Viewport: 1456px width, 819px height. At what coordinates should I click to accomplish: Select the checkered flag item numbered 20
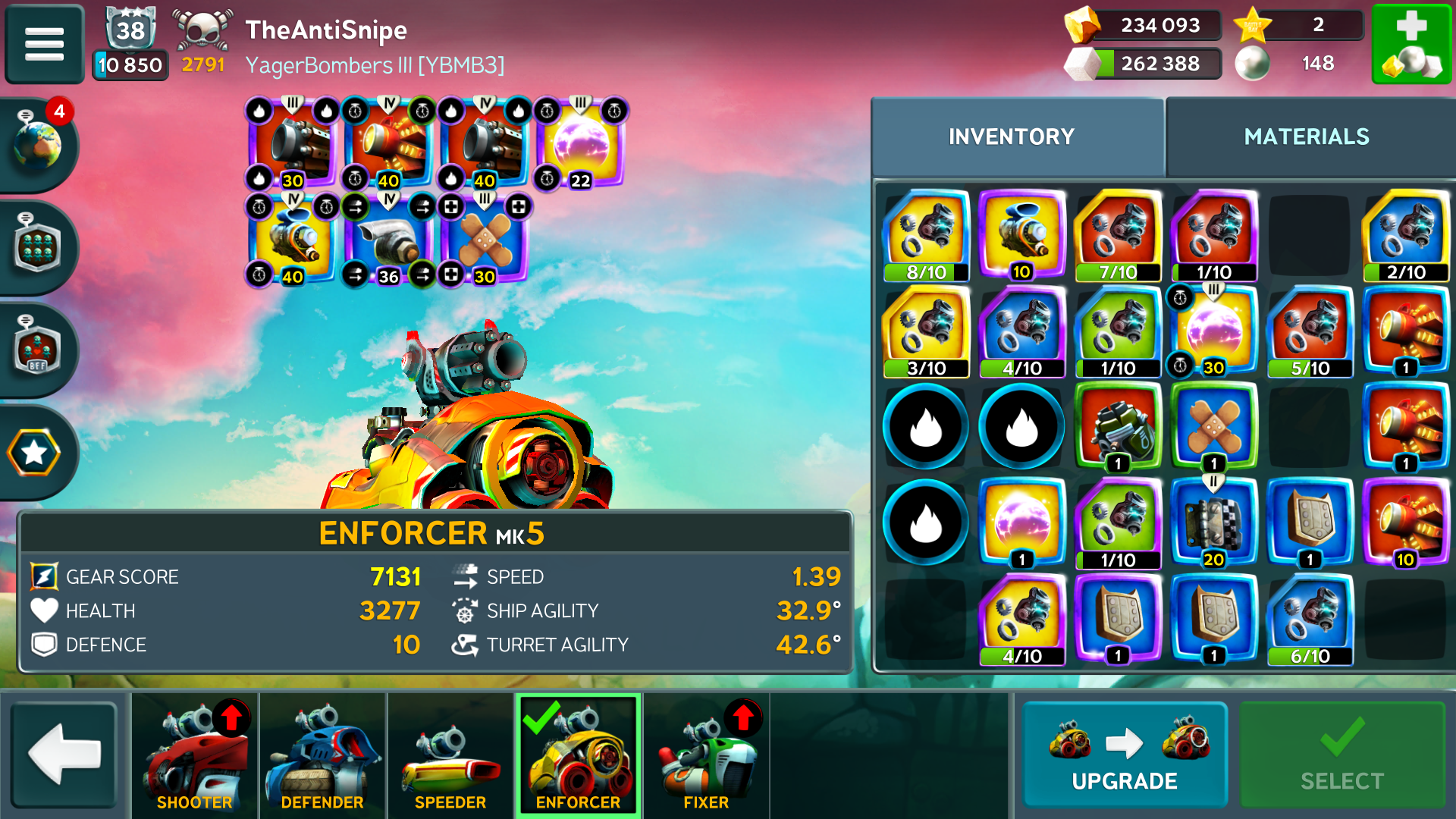[x=1213, y=523]
